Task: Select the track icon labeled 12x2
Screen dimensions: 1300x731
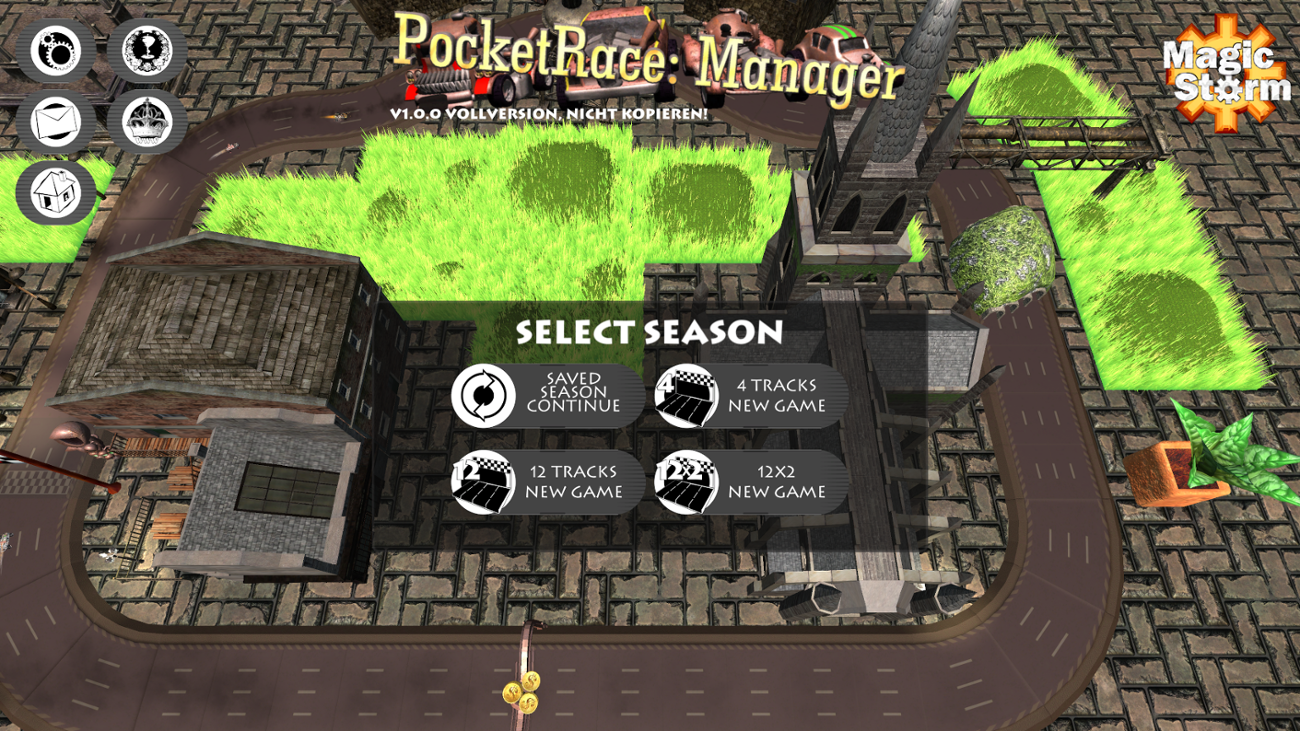Action: click(x=686, y=483)
